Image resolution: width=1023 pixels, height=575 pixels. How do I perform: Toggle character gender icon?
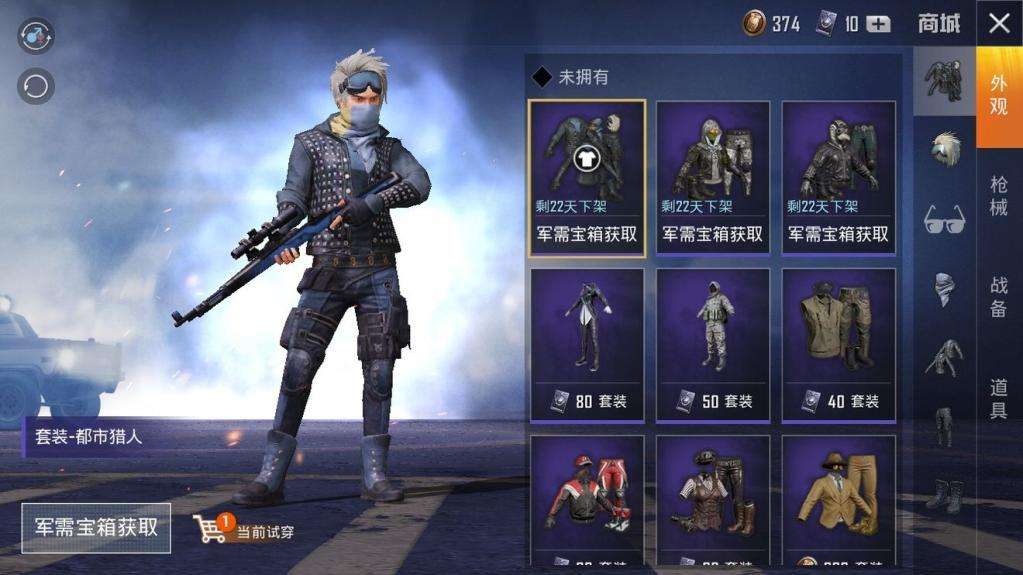coord(36,35)
